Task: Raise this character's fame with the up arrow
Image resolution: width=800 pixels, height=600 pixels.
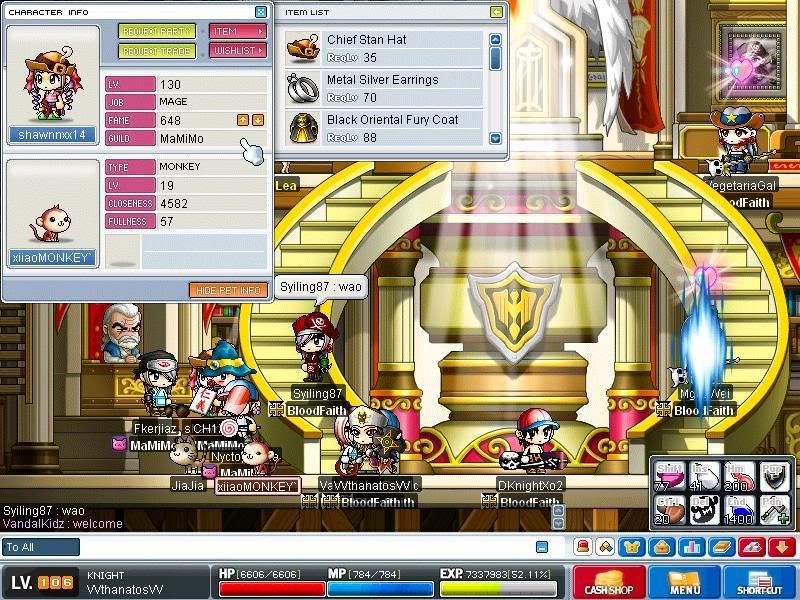Action: click(243, 120)
